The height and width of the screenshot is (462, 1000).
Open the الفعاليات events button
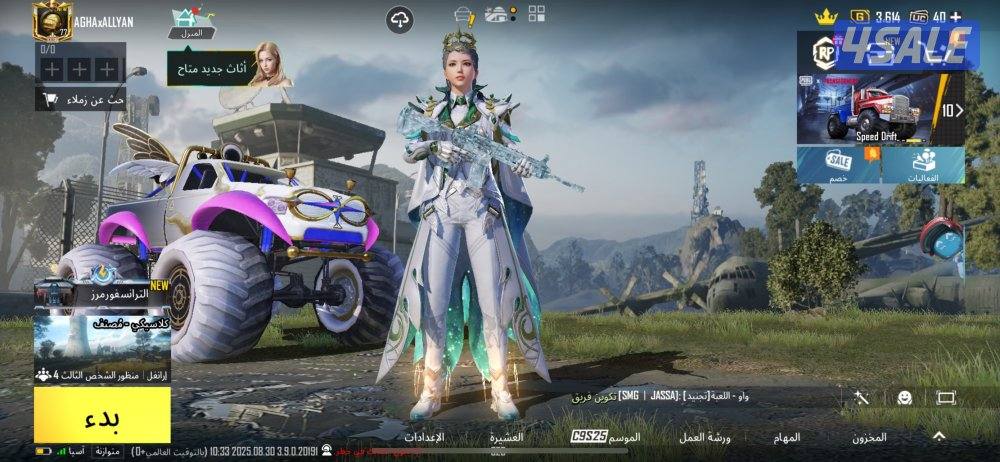(924, 164)
